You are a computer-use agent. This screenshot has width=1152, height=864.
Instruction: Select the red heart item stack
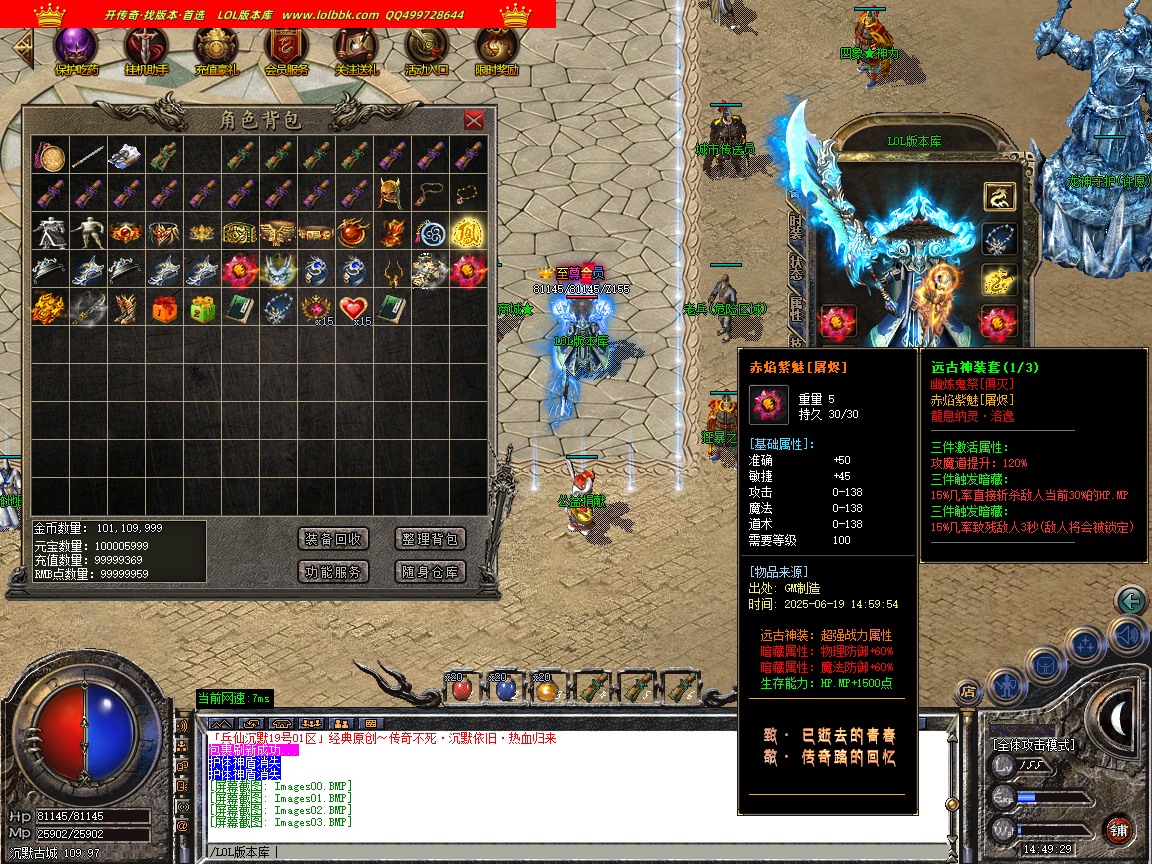pos(353,308)
